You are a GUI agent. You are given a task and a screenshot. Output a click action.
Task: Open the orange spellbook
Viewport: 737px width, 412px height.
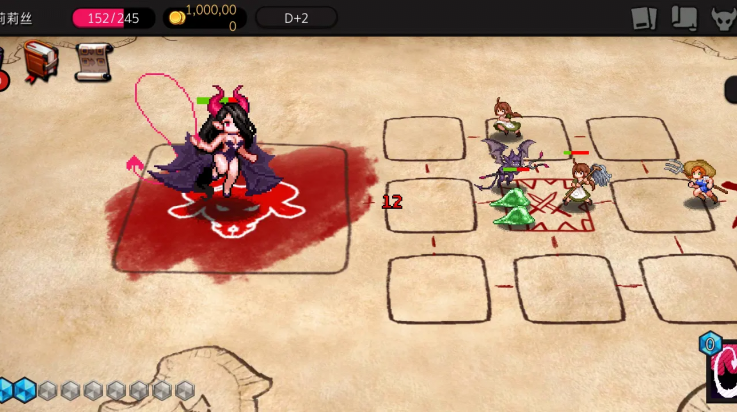pyautogui.click(x=41, y=61)
